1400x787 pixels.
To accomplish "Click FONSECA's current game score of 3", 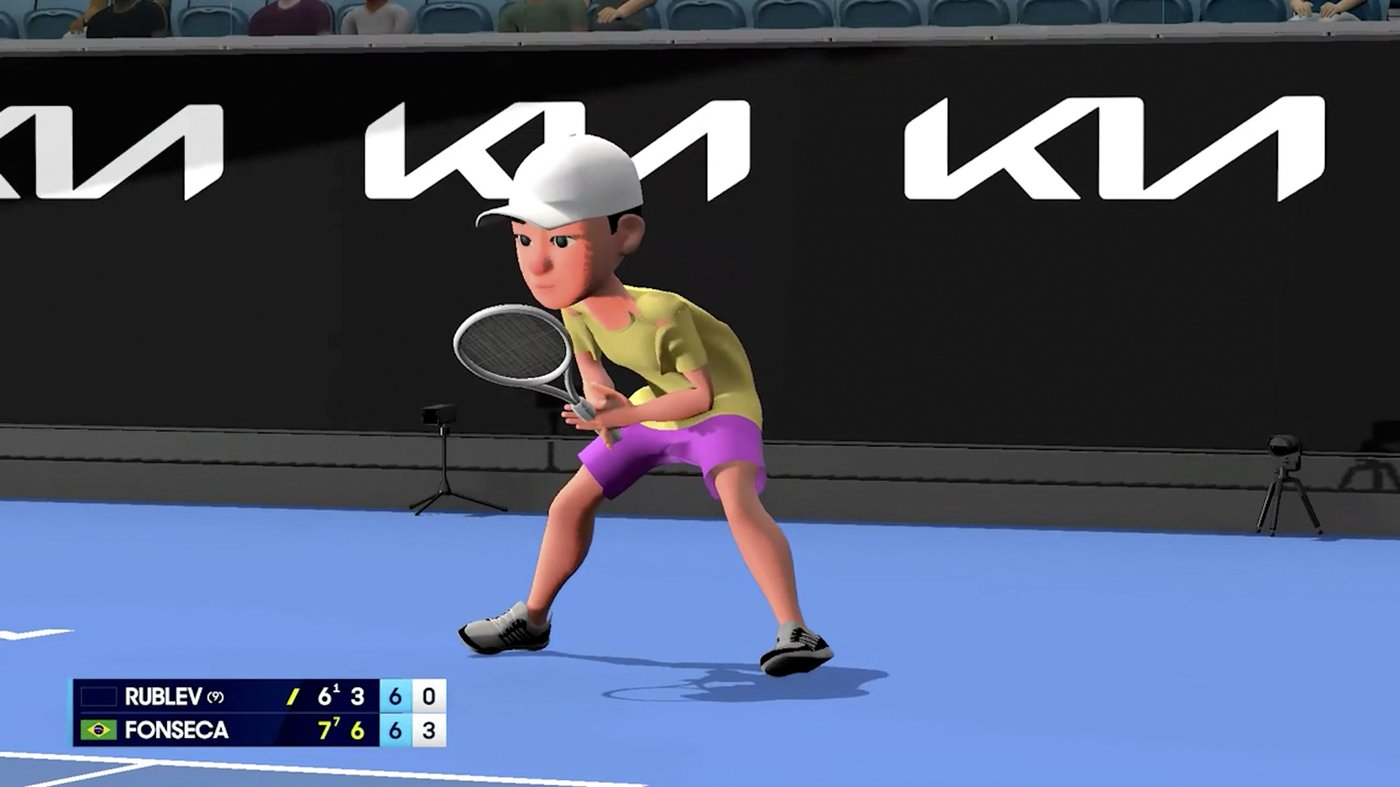I will coord(428,731).
